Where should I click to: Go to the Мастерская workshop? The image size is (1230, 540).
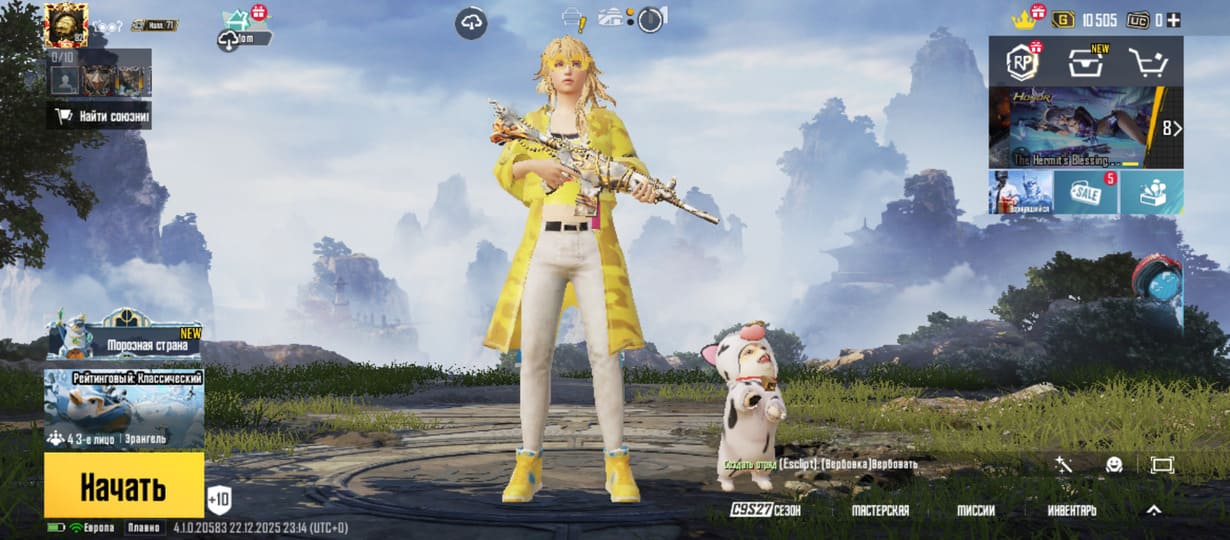(880, 510)
